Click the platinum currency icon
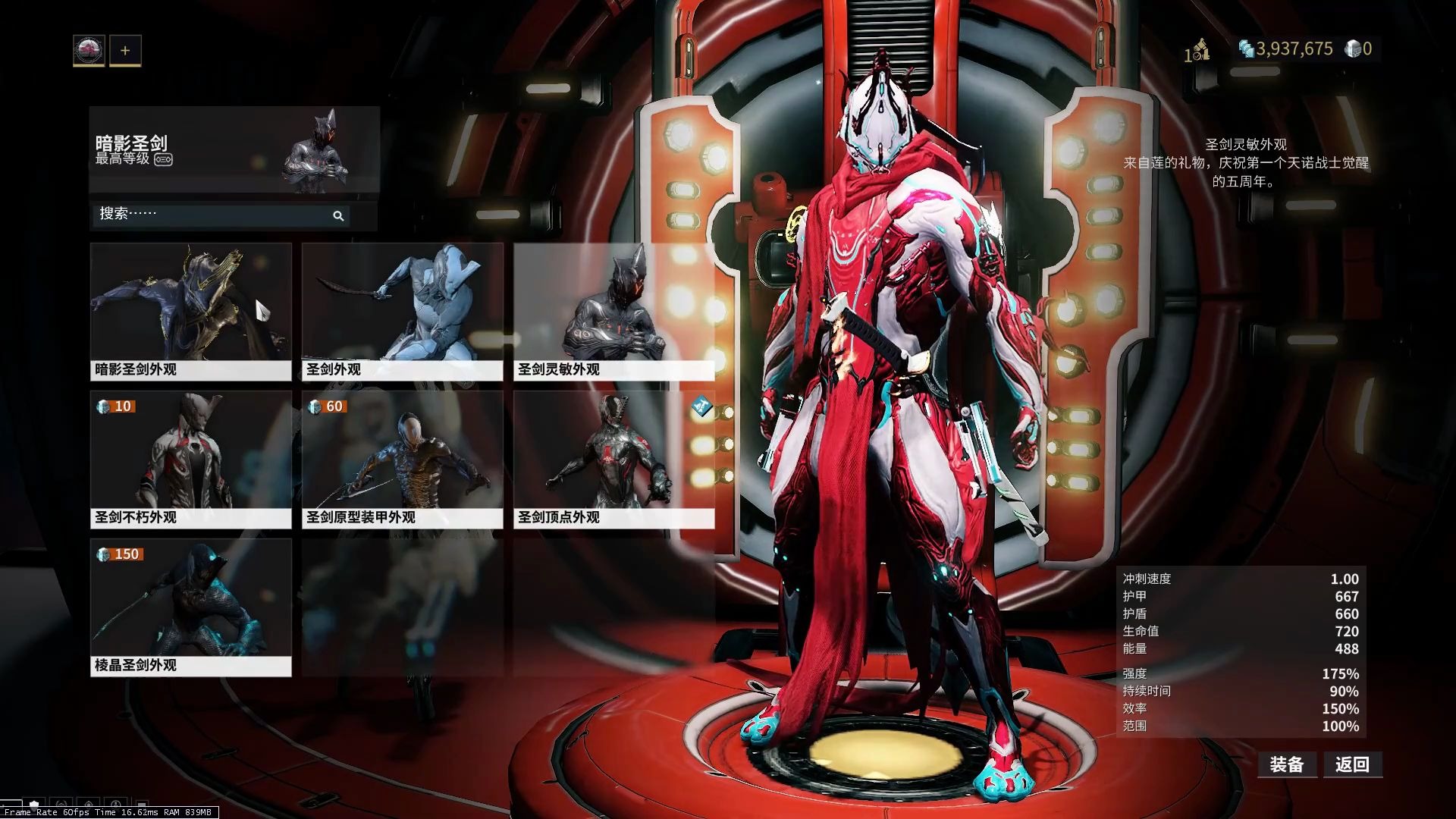This screenshot has width=1456, height=819. pyautogui.click(x=1353, y=49)
